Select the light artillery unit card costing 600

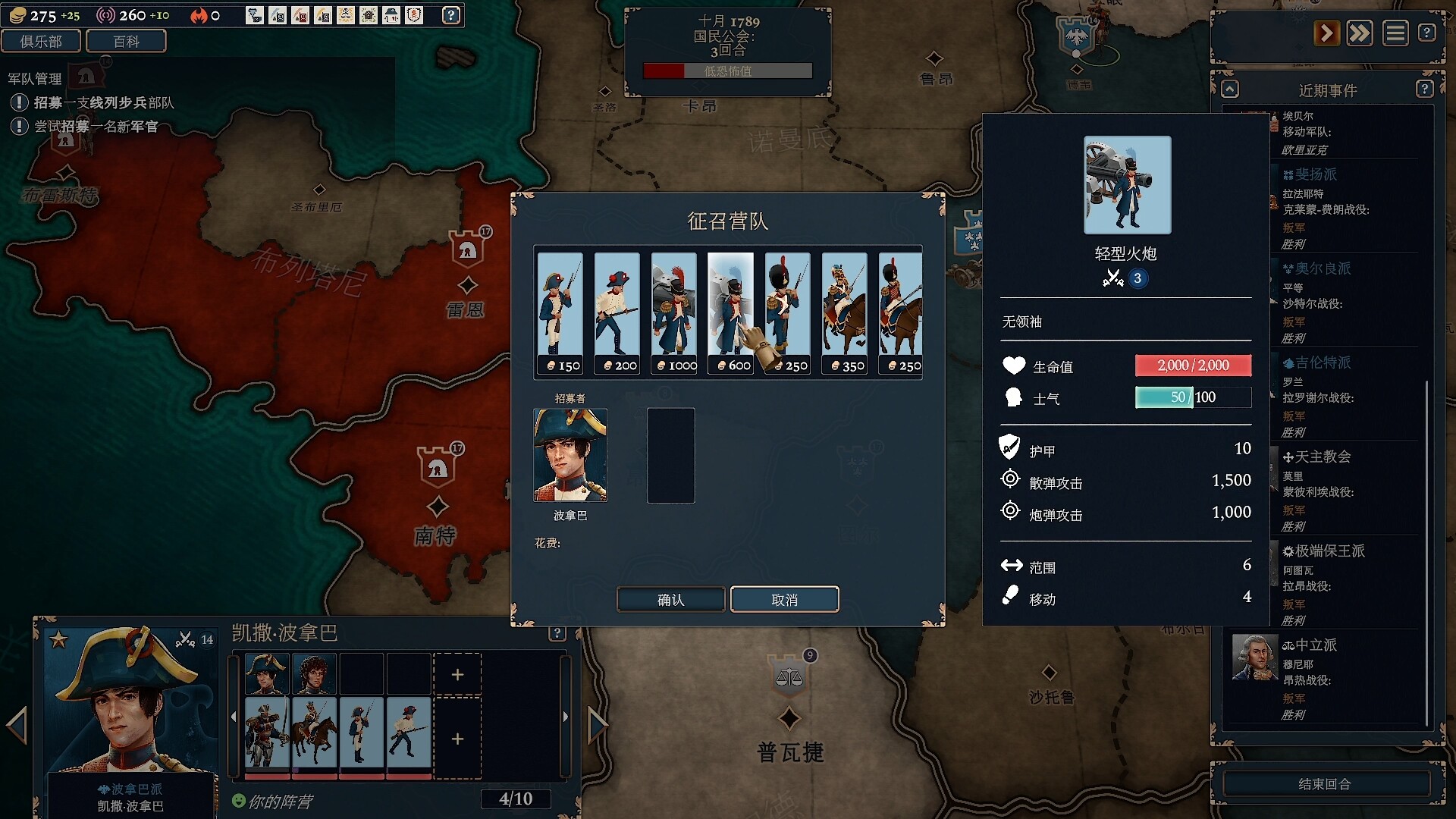pos(730,311)
